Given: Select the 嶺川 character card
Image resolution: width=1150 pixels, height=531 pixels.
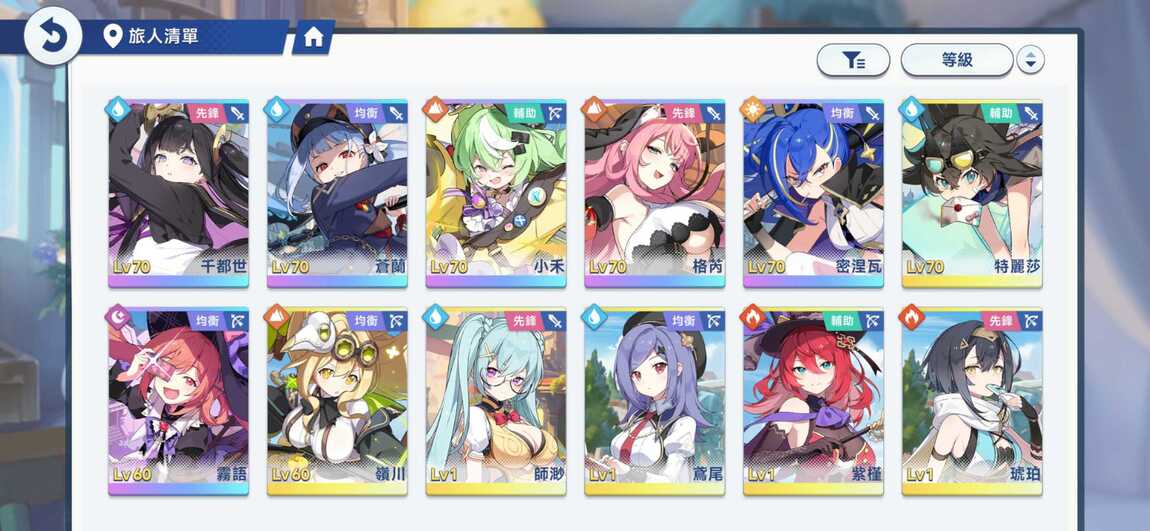Looking at the screenshot, I should (x=337, y=401).
